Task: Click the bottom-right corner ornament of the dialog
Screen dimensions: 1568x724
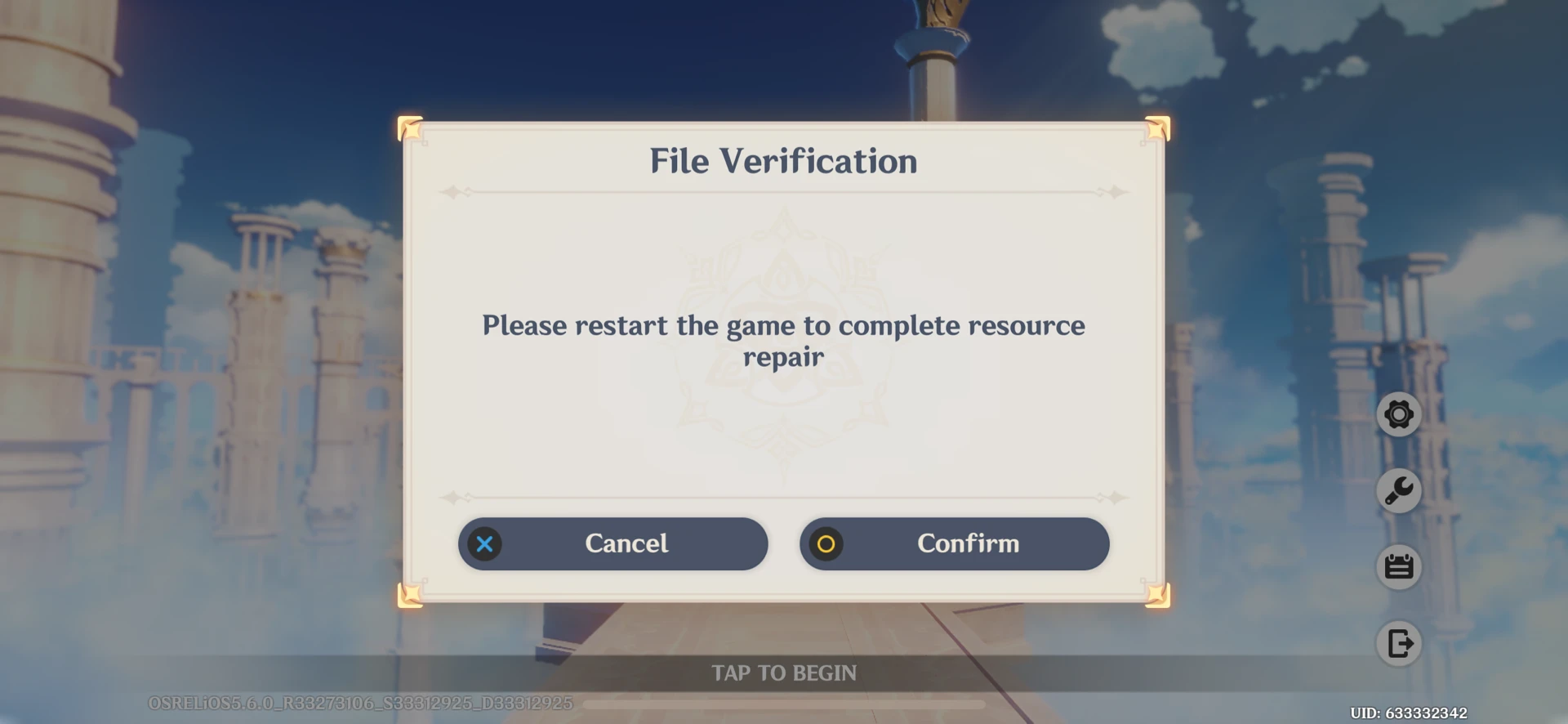Action: pyautogui.click(x=1157, y=597)
